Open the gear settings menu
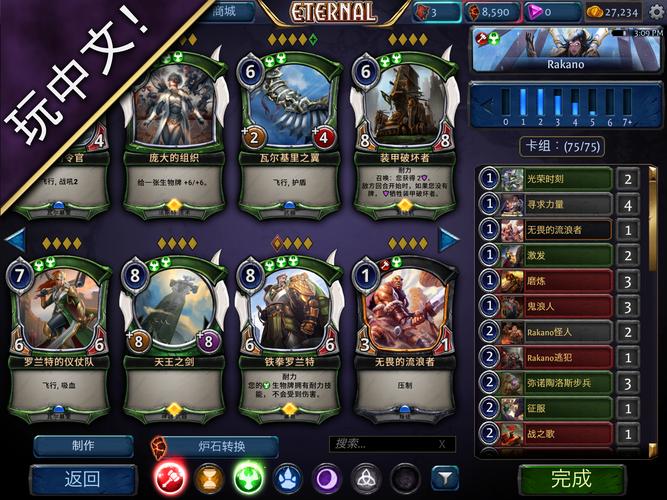Image resolution: width=667 pixels, height=500 pixels. click(x=656, y=12)
